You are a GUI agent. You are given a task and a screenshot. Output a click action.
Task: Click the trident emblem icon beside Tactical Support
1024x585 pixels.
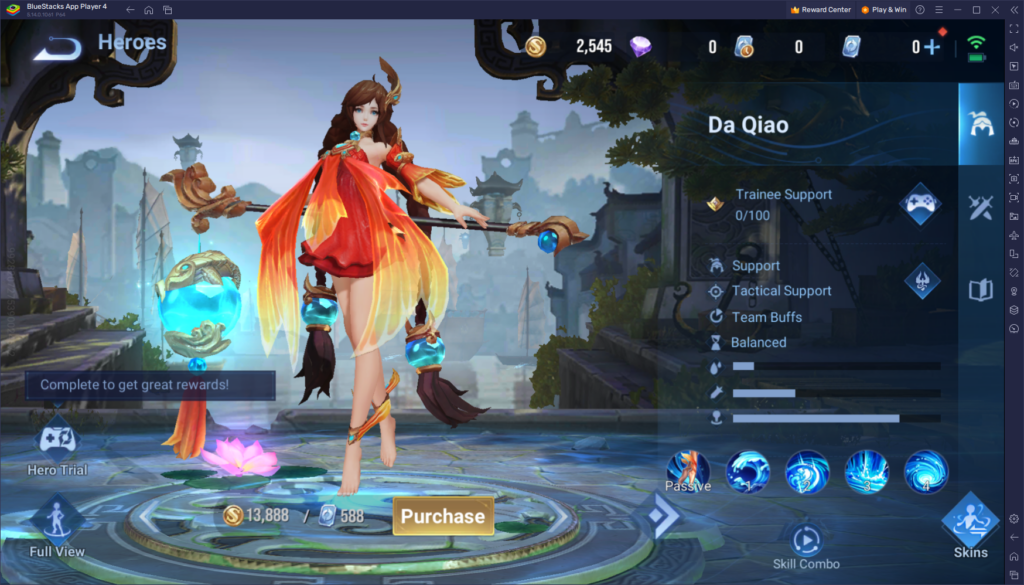(x=922, y=281)
